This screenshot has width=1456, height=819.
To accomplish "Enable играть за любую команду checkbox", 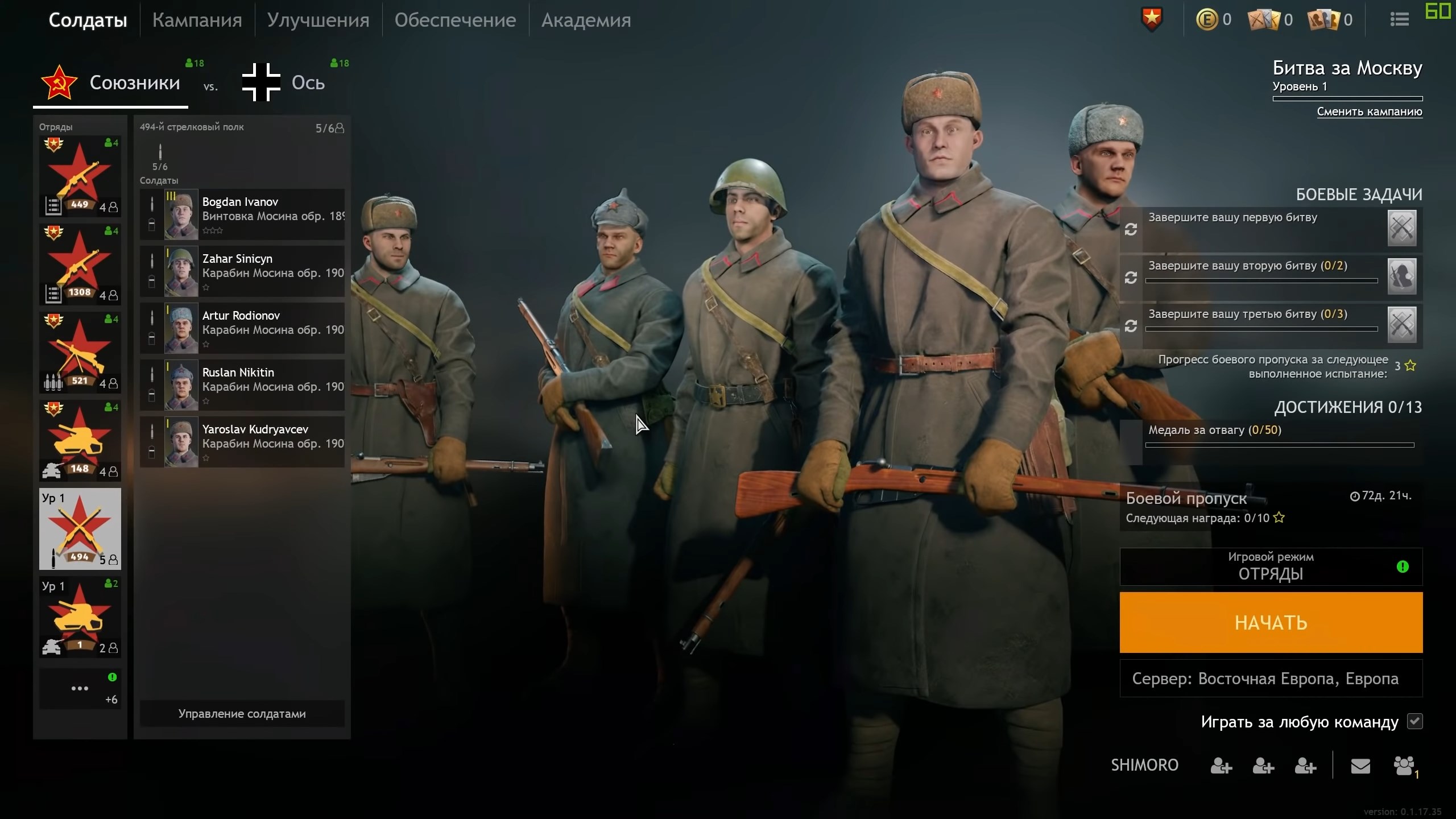I will (x=1416, y=721).
